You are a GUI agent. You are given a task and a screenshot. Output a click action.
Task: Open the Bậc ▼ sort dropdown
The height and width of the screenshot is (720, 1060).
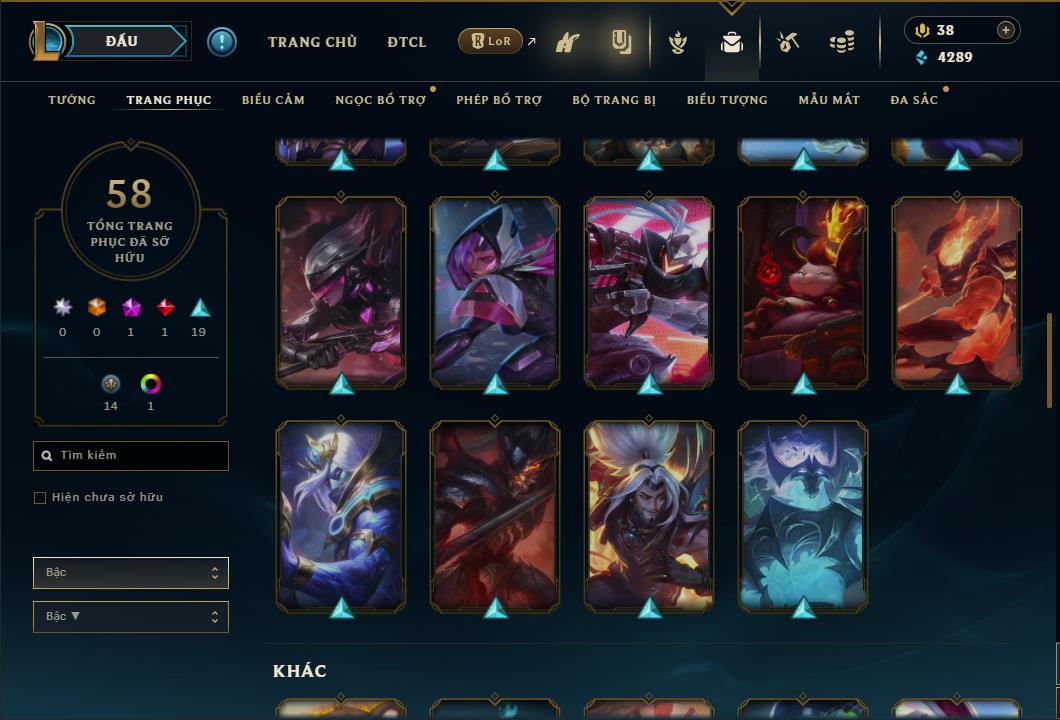coord(131,617)
